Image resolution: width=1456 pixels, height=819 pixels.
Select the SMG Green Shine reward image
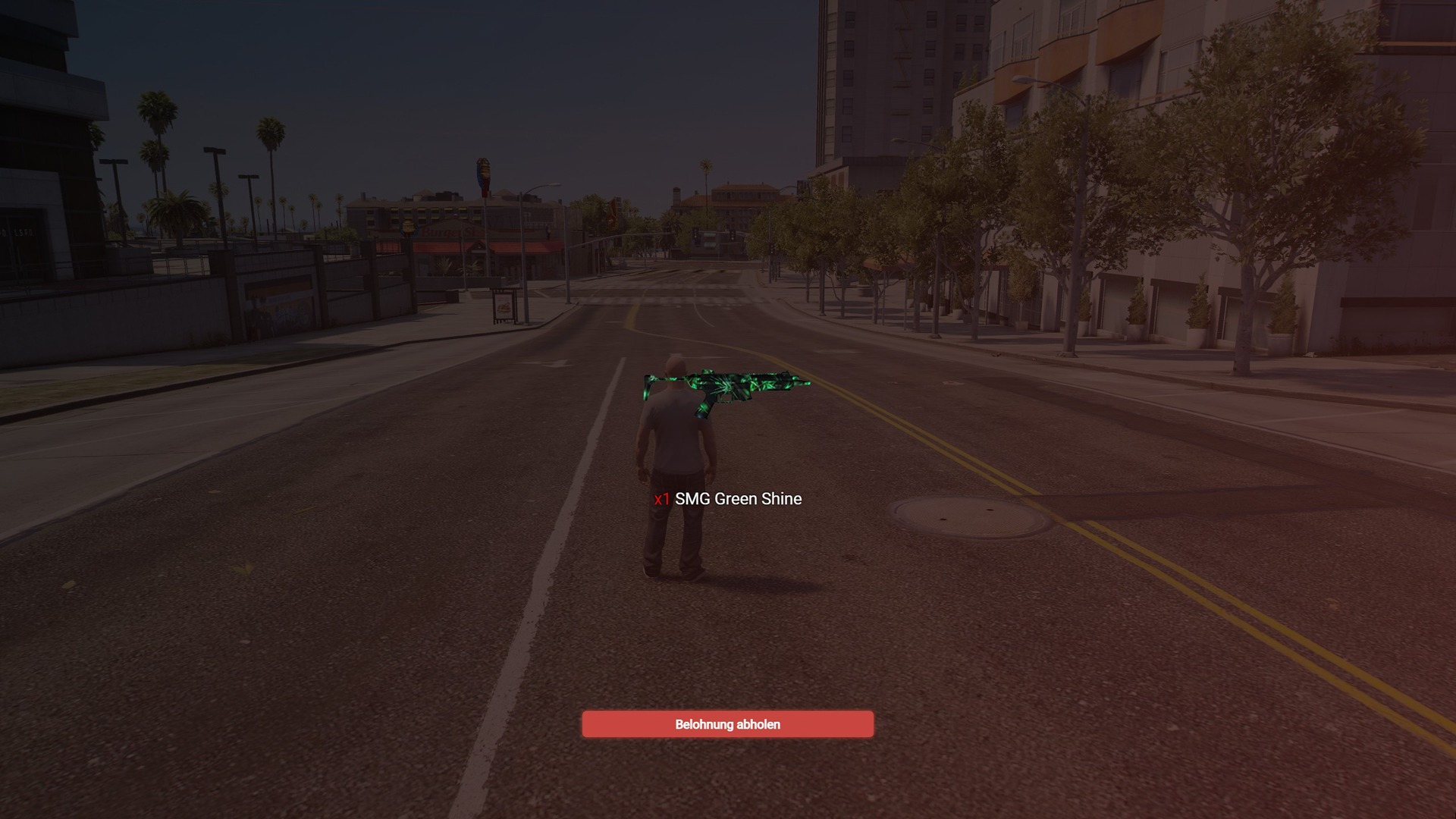[726, 390]
